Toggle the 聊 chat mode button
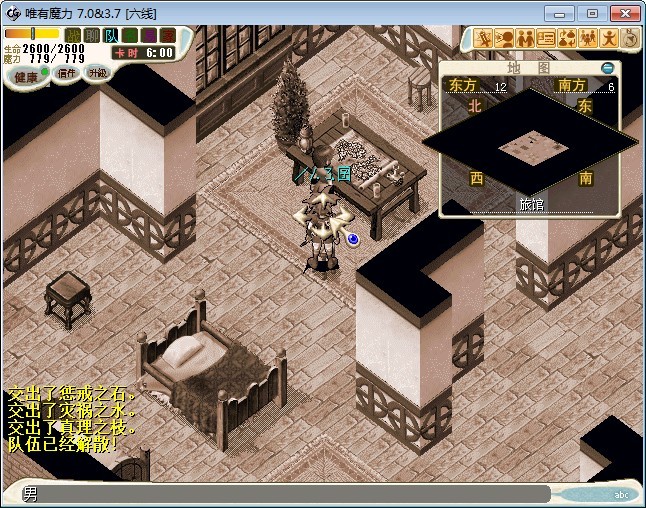646x508 pixels. pos(92,35)
